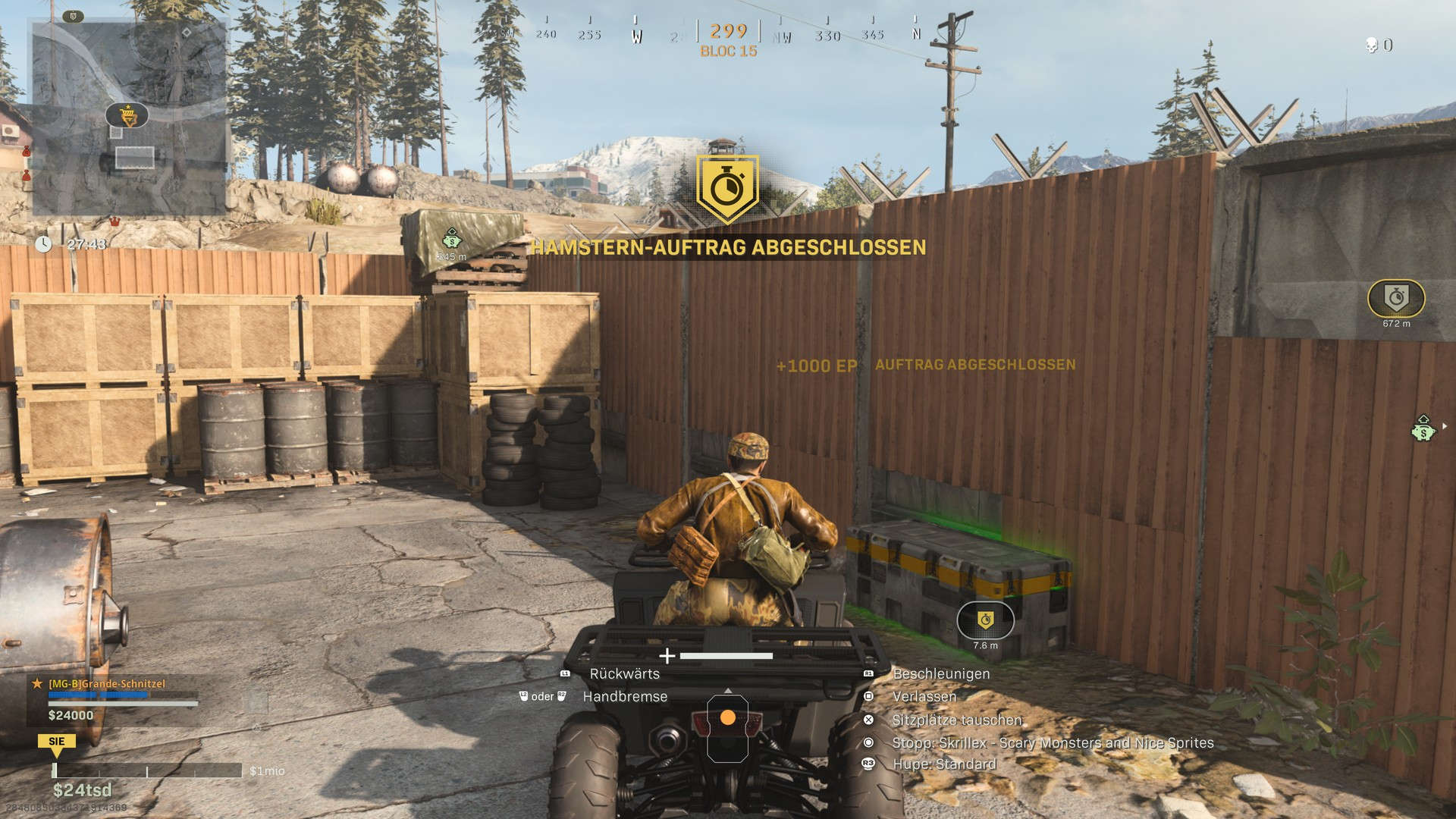The image size is (1456, 819).
Task: Select the scavenger contract marker at 7.6 m
Action: click(x=985, y=620)
